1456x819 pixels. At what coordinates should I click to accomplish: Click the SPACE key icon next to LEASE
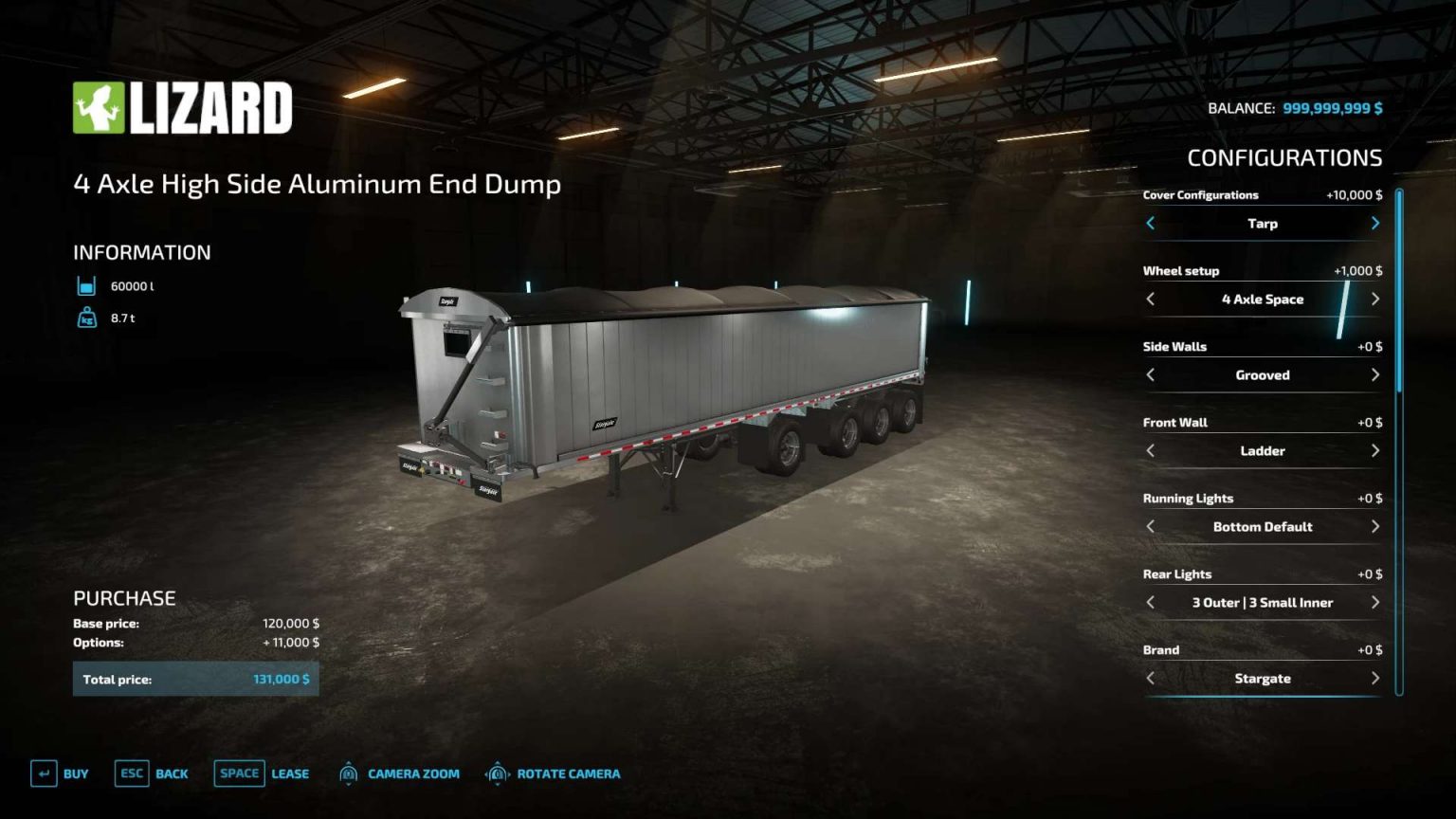[239, 773]
